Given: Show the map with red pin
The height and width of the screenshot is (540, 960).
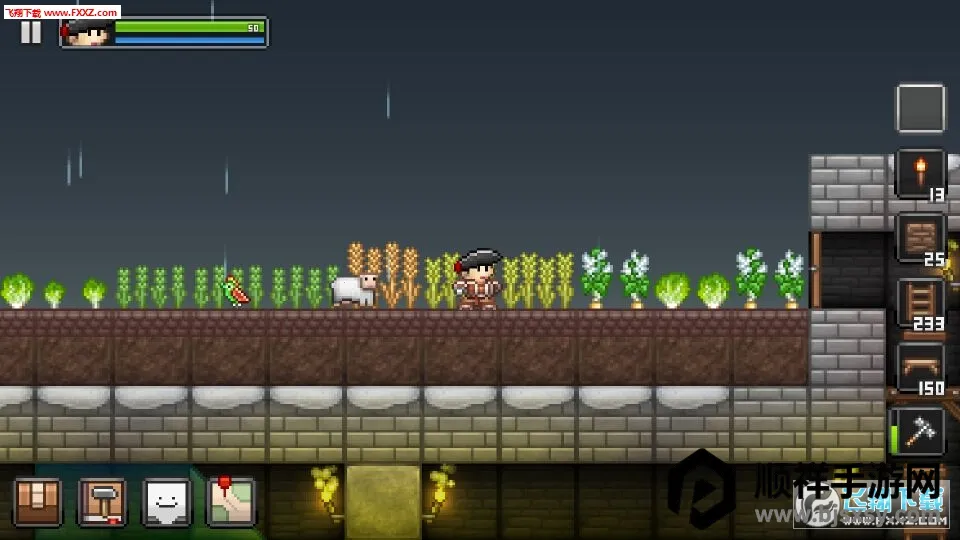Looking at the screenshot, I should click(x=230, y=501).
